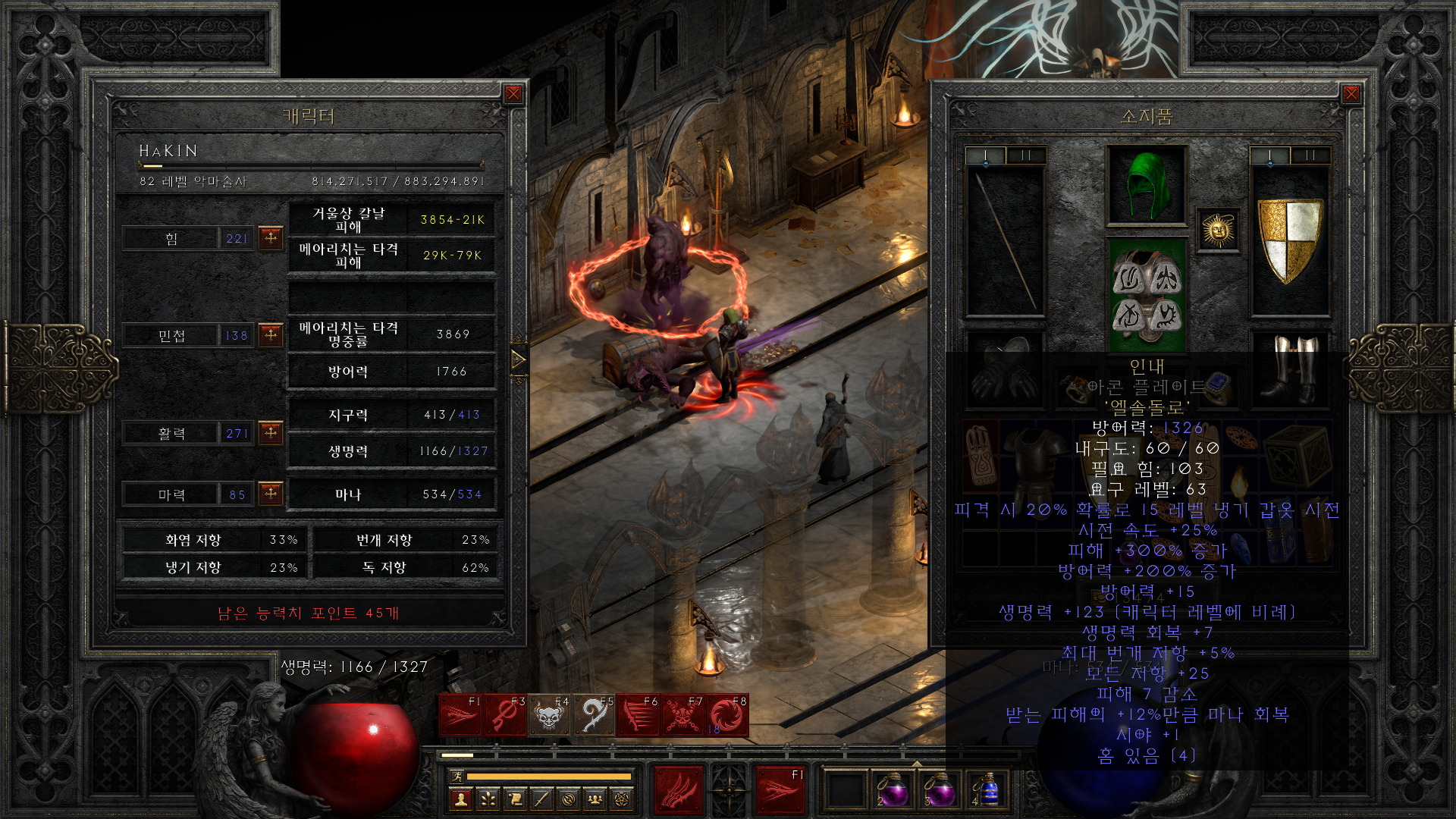
Task: Add a point to Dexterity (민첩)
Action: point(271,334)
